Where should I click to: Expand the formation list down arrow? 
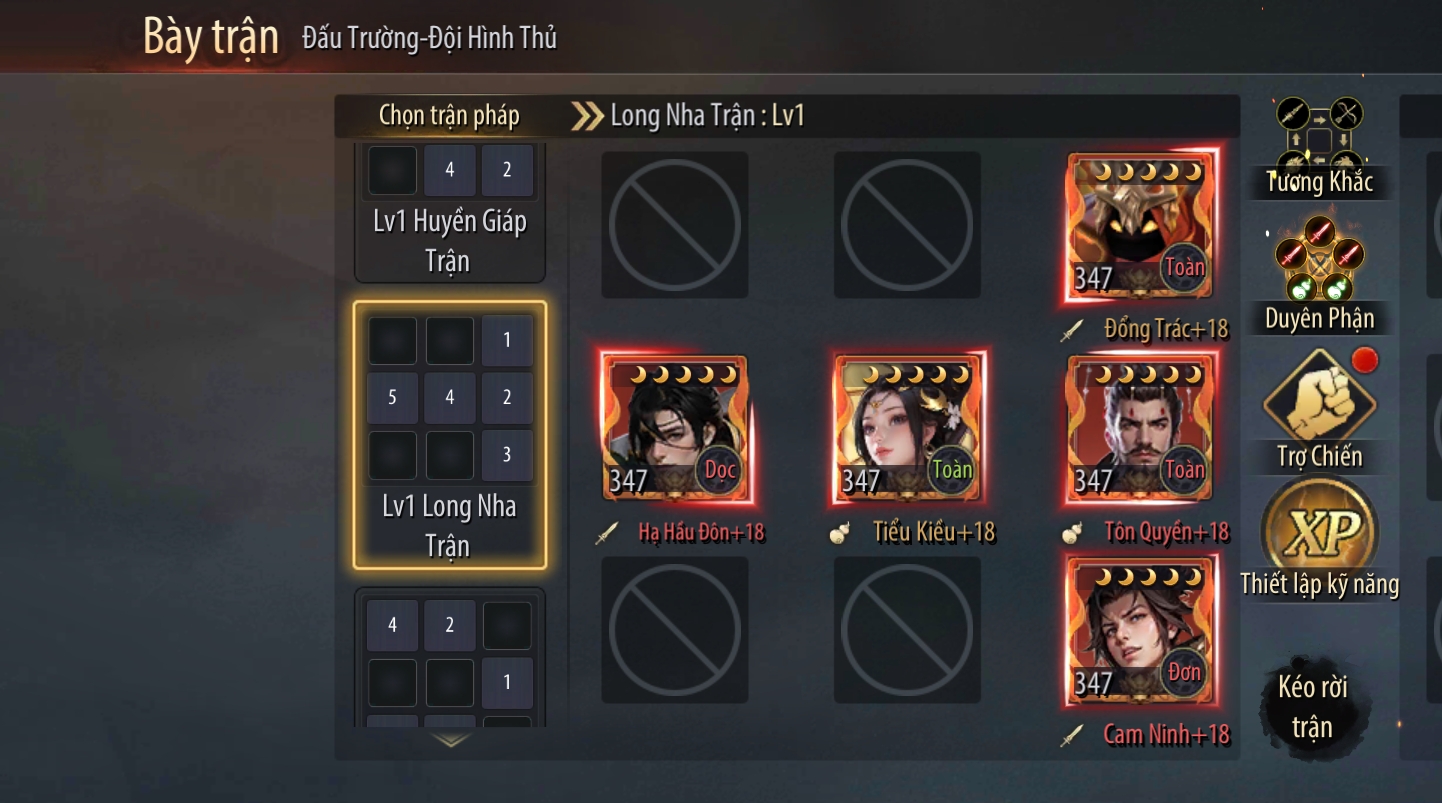pyautogui.click(x=451, y=741)
